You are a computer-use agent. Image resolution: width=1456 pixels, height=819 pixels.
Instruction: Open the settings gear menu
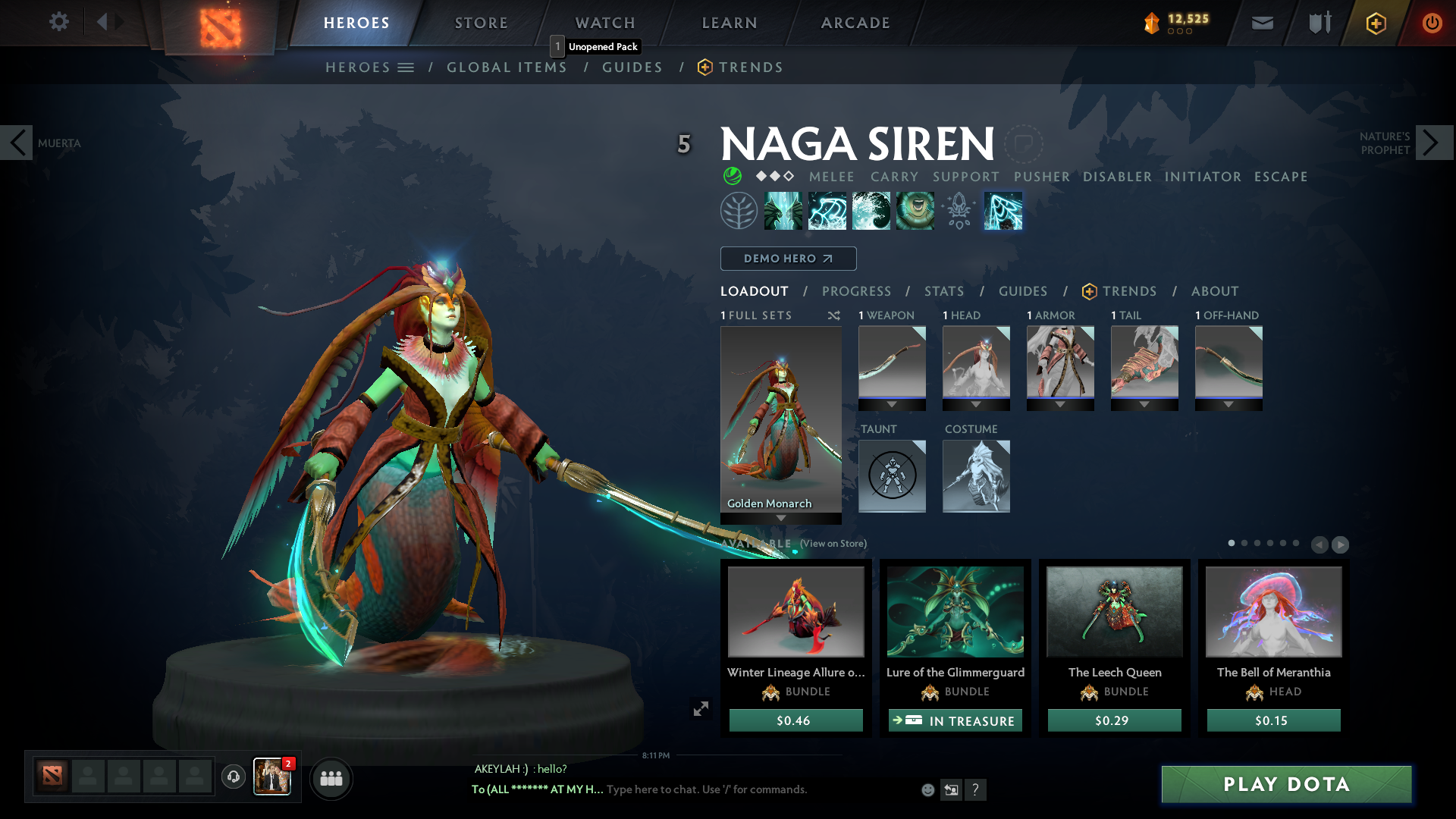point(58,22)
